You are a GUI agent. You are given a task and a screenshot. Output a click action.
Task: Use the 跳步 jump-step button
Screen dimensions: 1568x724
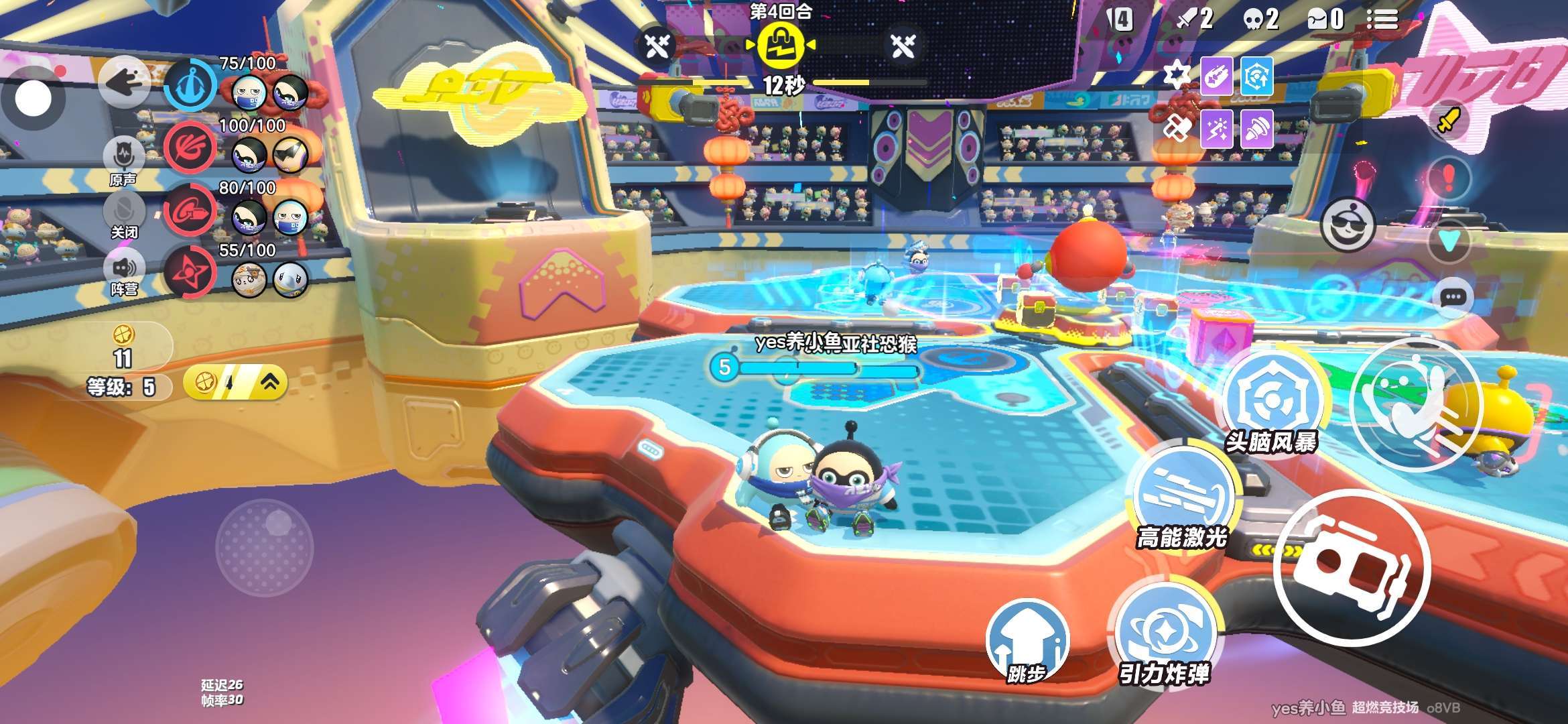pos(1027,640)
